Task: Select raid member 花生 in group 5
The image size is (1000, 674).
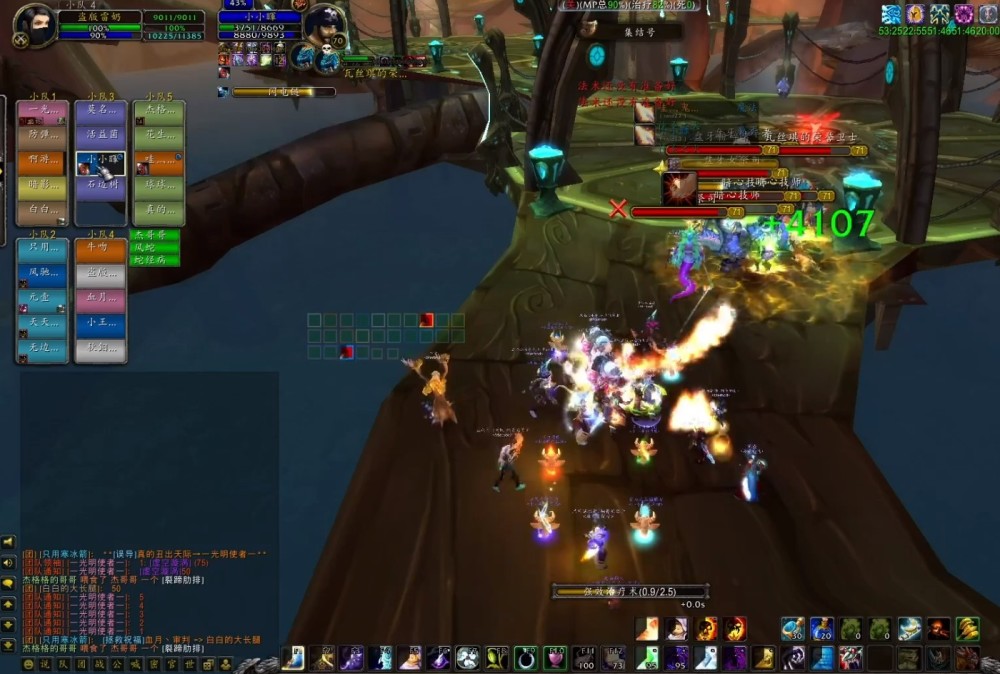Action: tap(159, 133)
